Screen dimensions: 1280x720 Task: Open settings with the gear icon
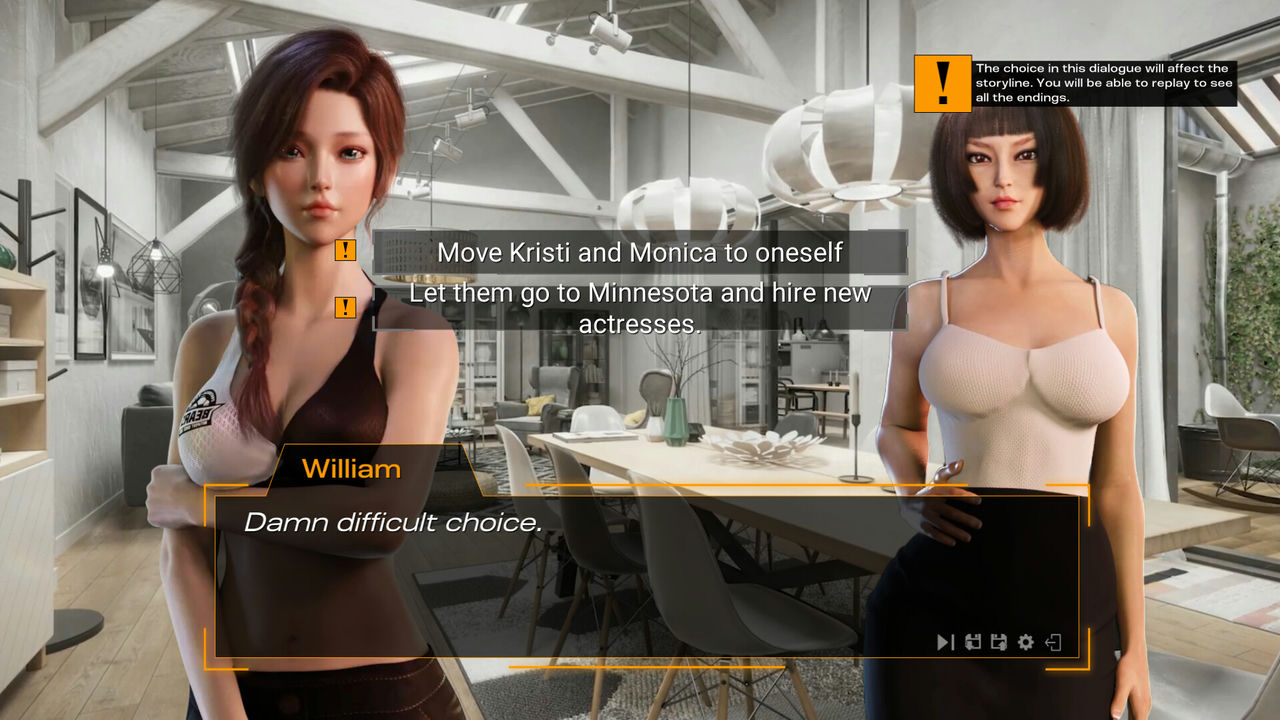pos(1025,642)
